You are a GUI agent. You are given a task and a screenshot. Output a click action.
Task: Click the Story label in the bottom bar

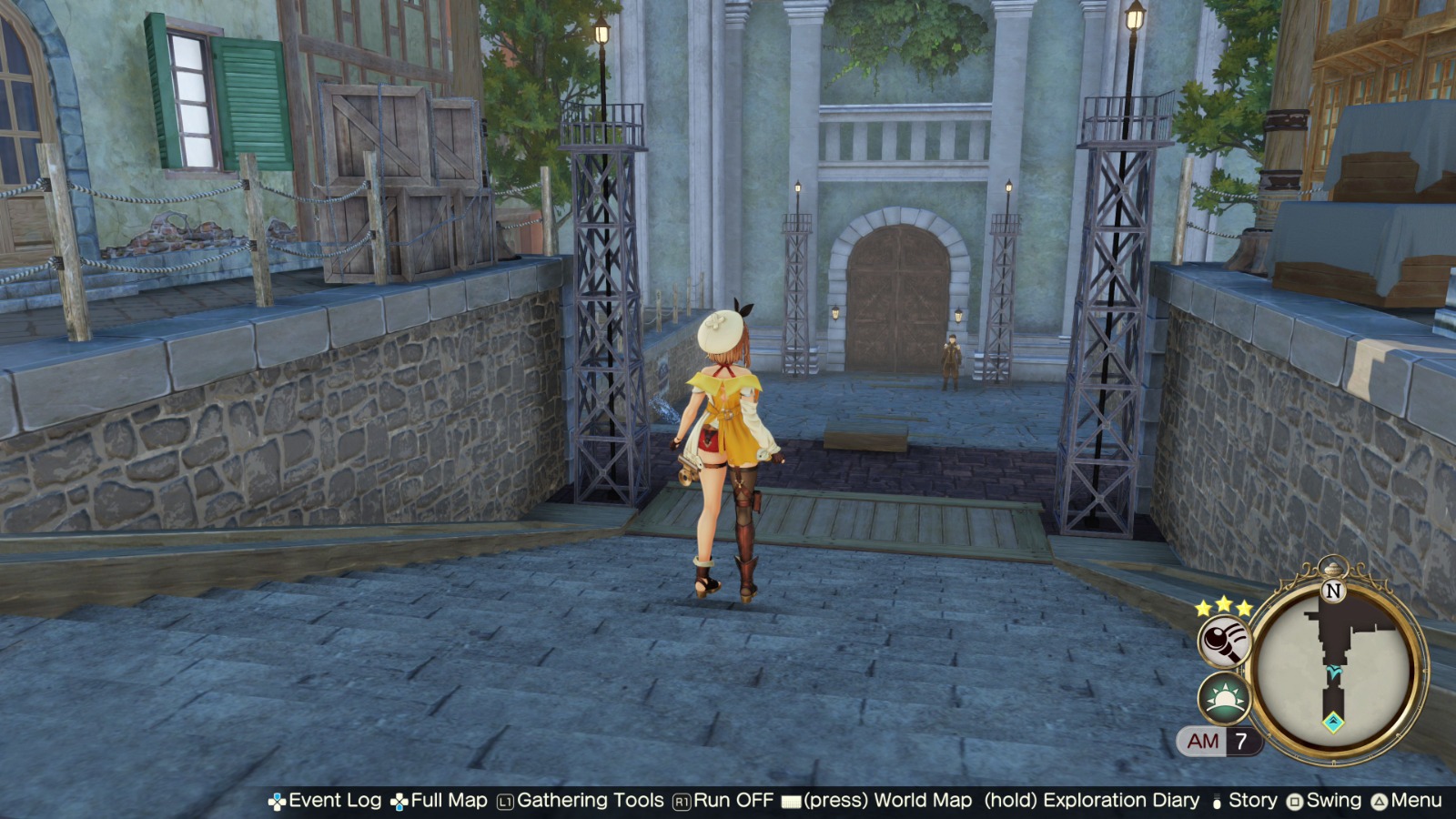(1253, 801)
